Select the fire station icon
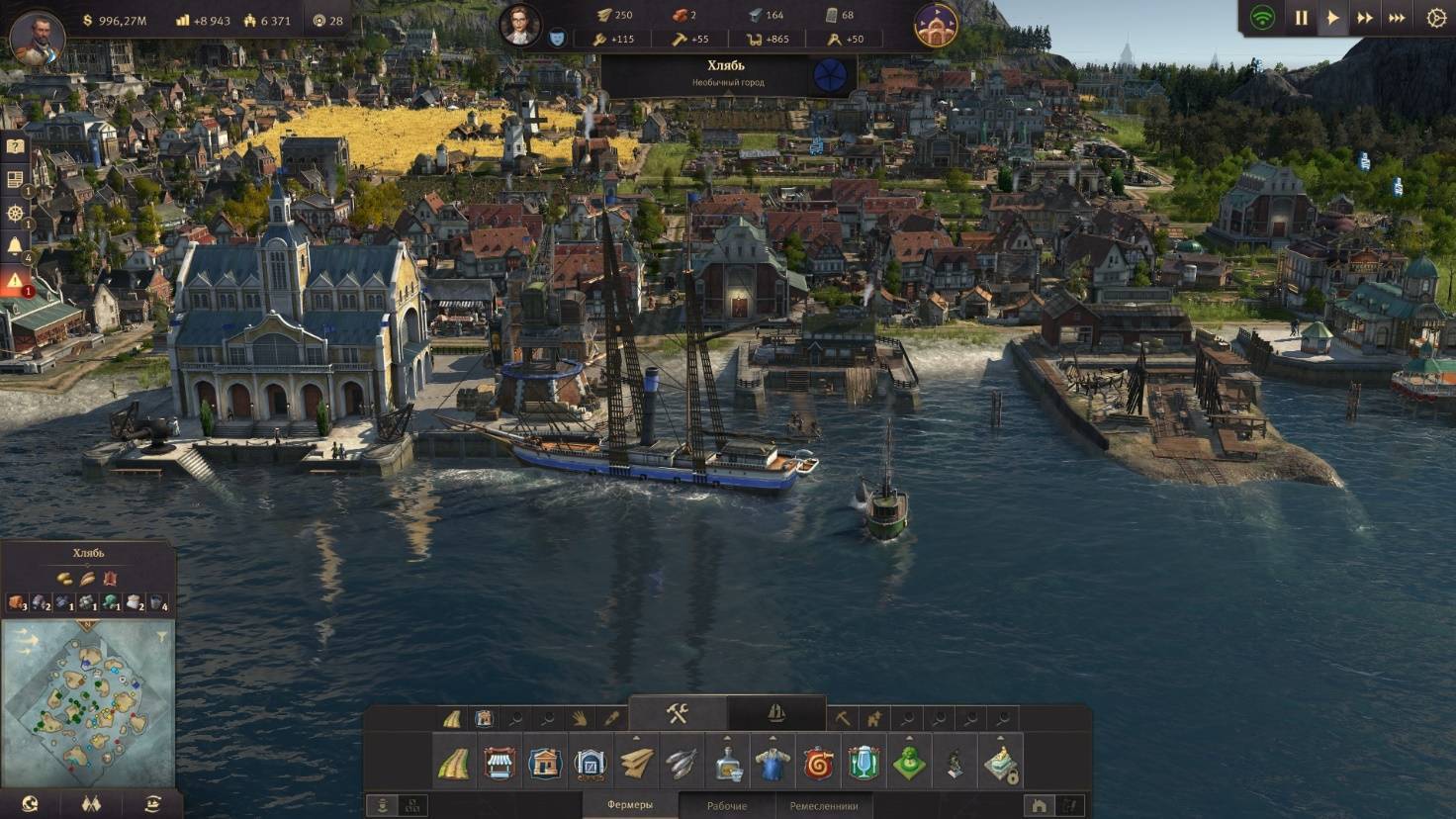Image resolution: width=1456 pixels, height=819 pixels. tap(819, 764)
